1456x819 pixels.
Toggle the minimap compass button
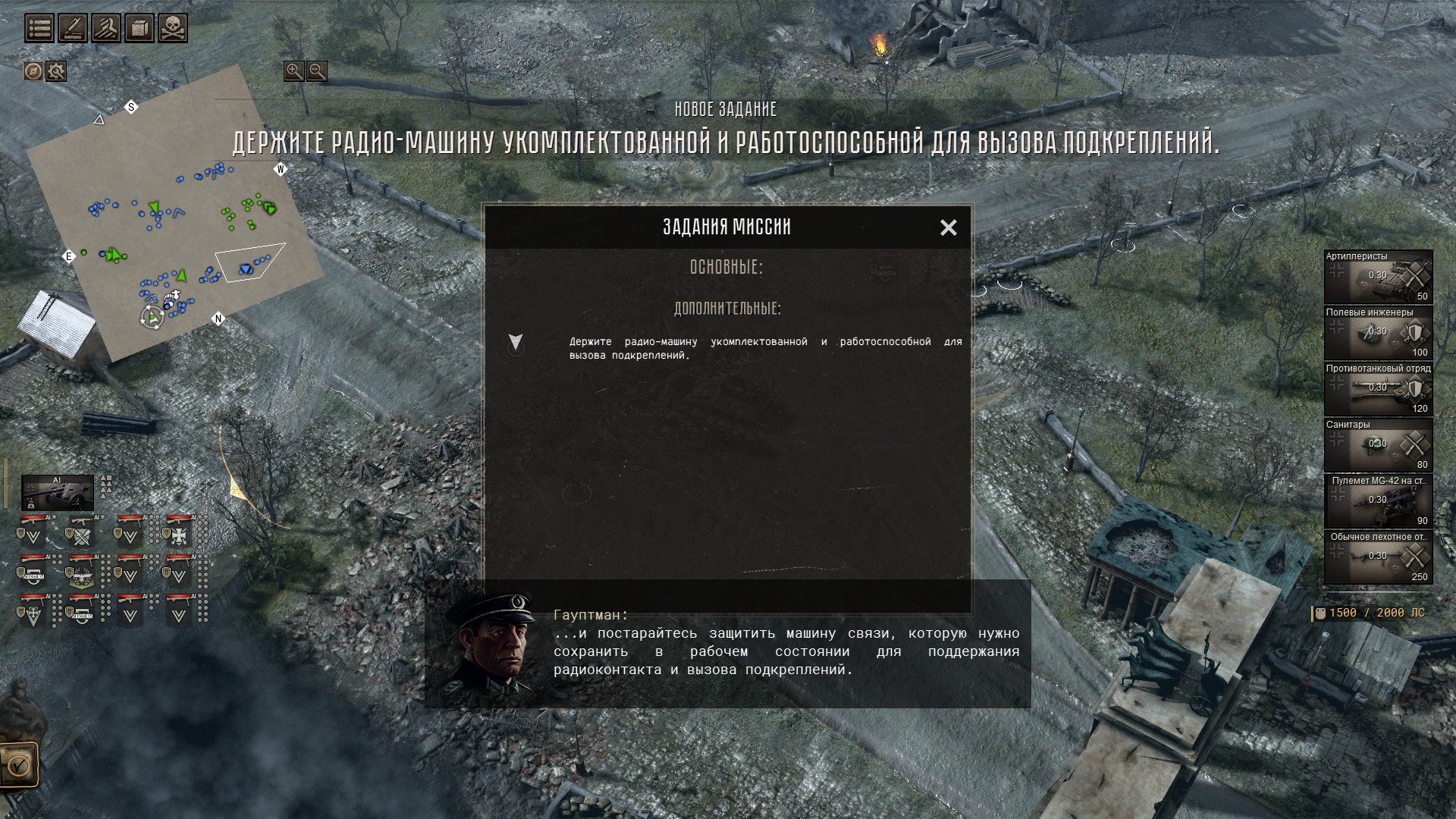[x=33, y=71]
